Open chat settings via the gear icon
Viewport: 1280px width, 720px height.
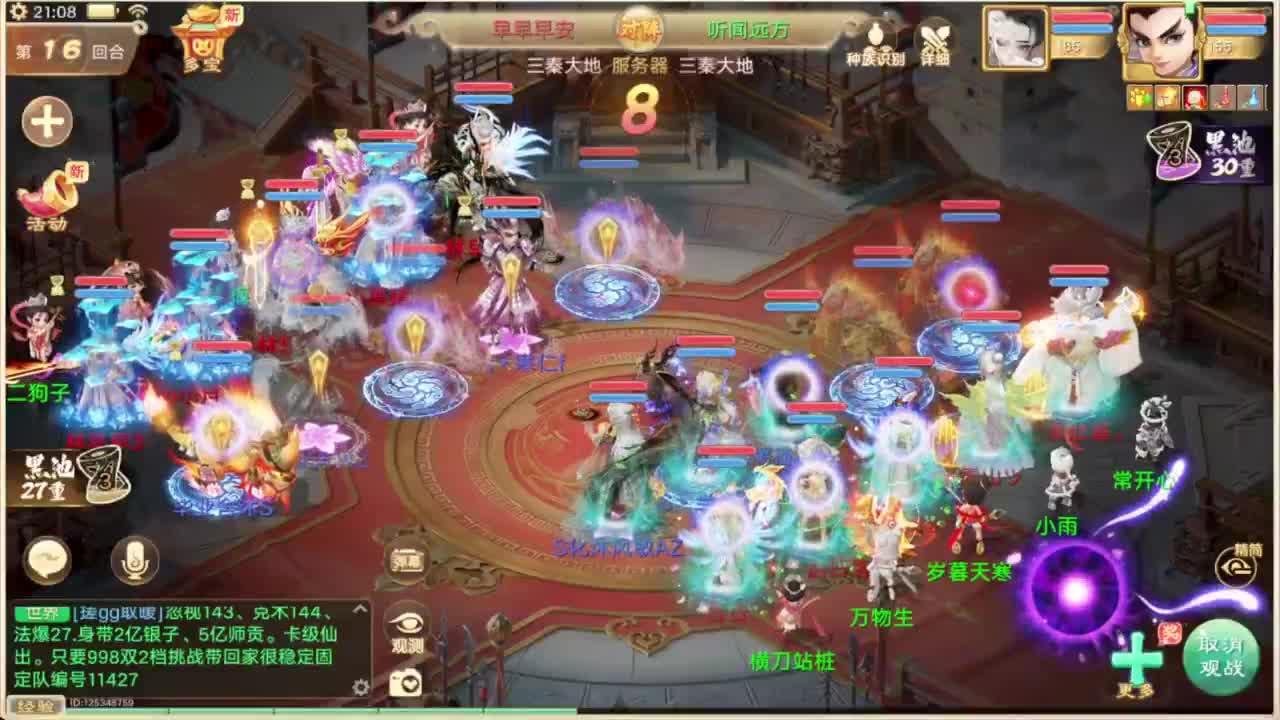(x=358, y=686)
